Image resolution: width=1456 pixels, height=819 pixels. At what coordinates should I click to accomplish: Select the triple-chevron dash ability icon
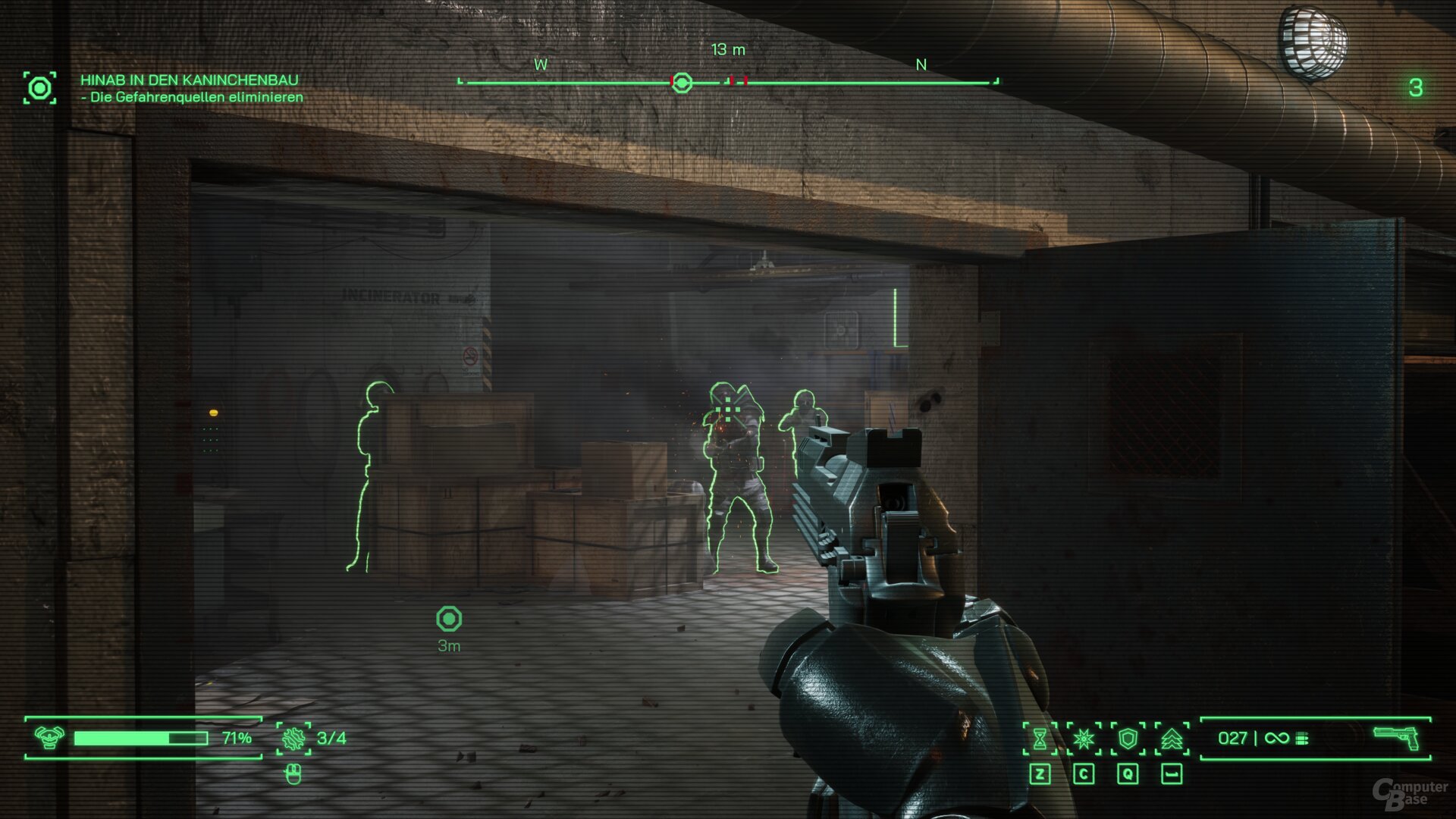pos(1172,737)
